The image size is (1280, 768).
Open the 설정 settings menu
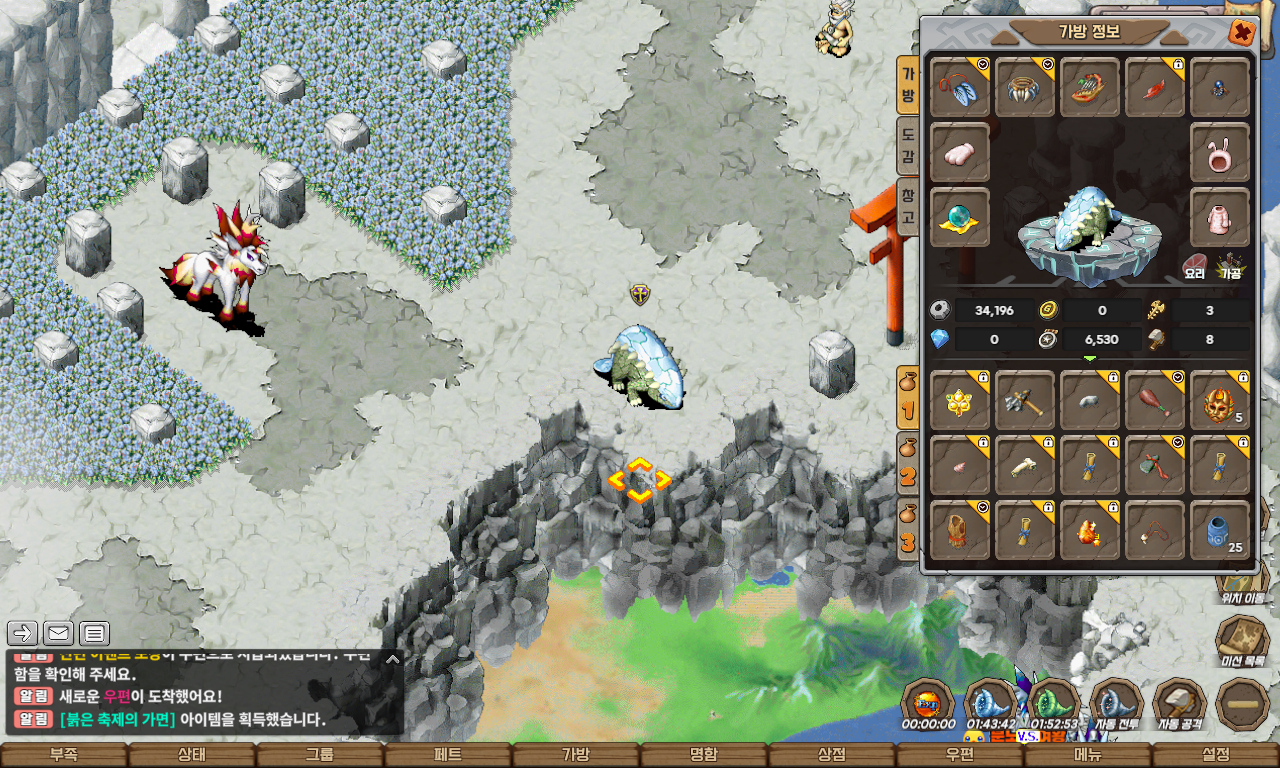click(1216, 755)
